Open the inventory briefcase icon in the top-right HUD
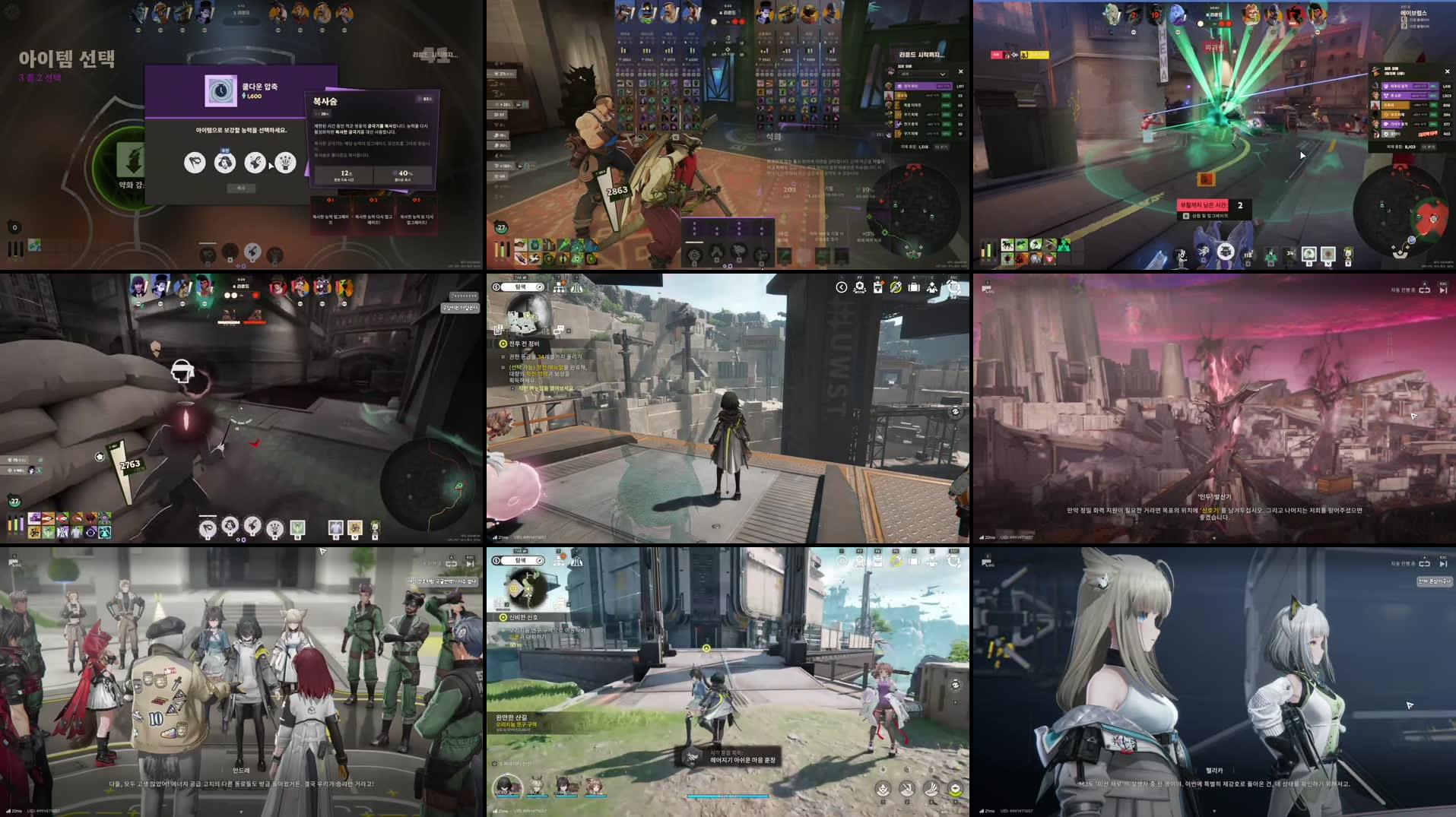1456x817 pixels. click(x=914, y=287)
